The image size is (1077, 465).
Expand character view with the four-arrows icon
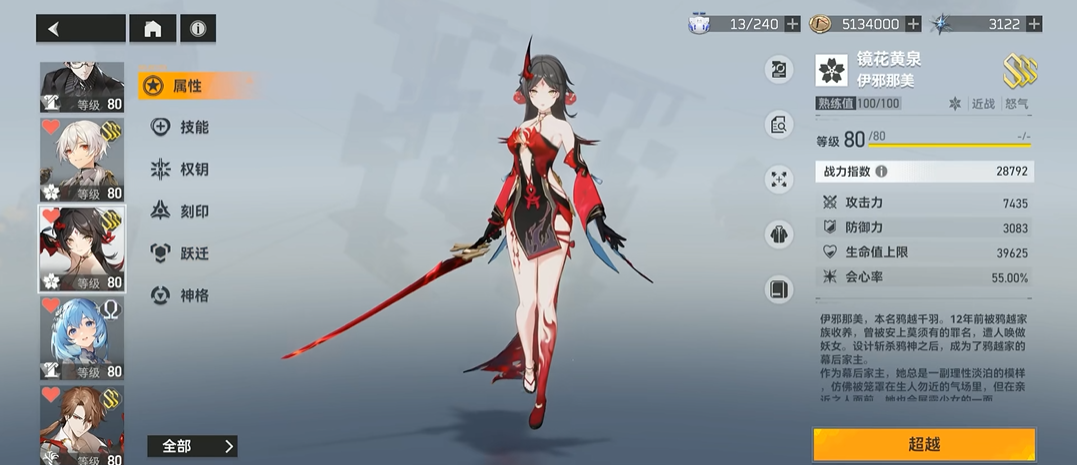click(778, 180)
